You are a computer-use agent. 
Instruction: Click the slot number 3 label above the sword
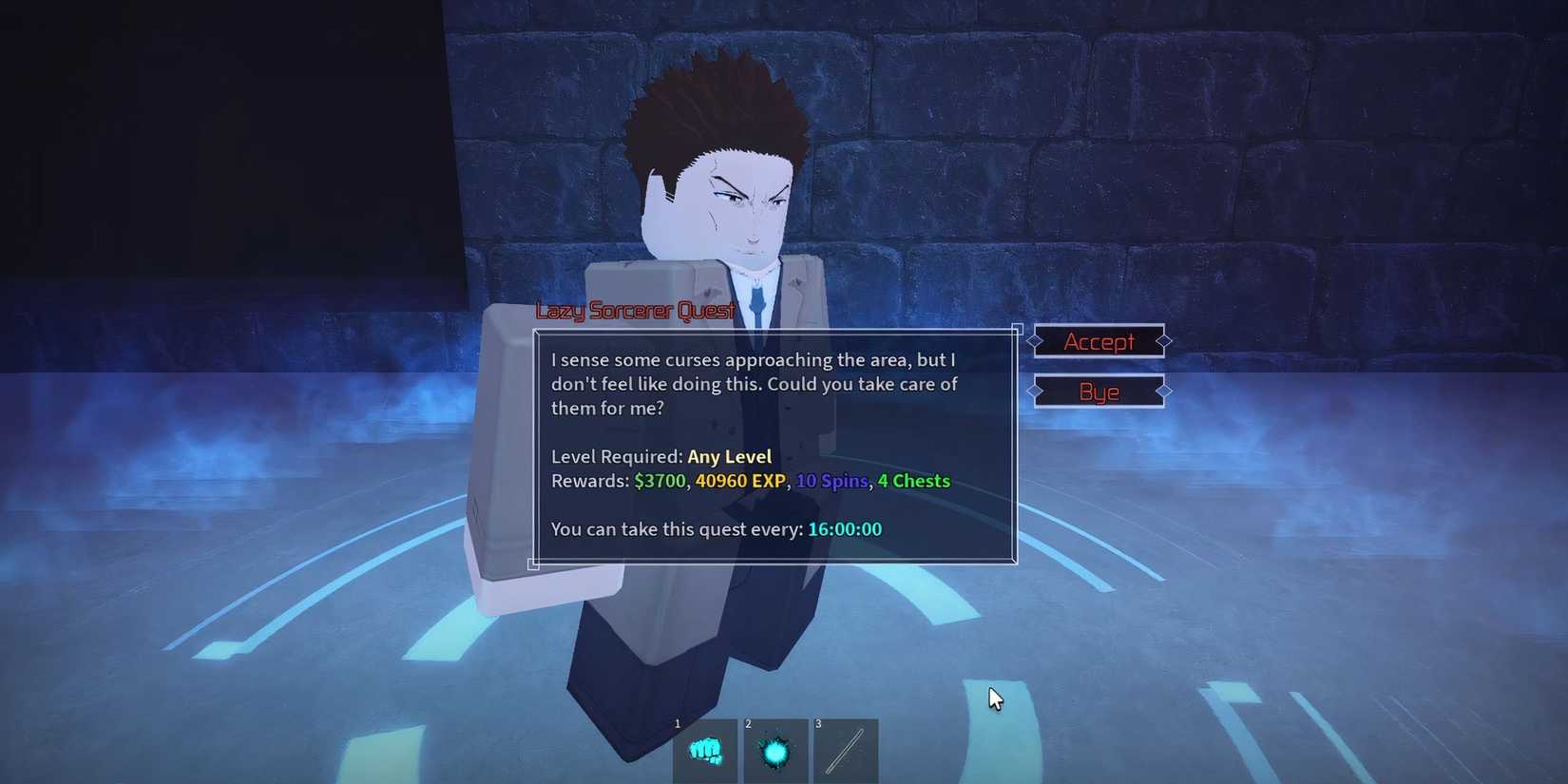[x=818, y=723]
